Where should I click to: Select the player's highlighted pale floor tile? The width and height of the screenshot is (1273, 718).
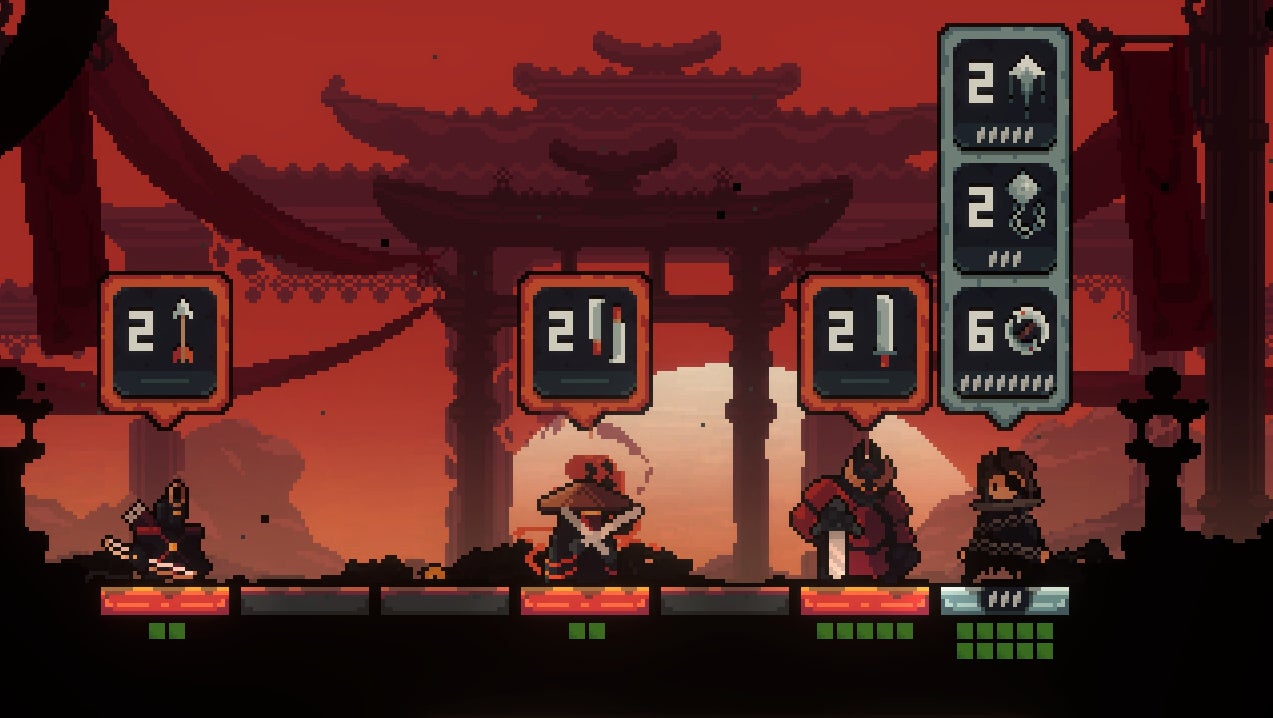click(x=1004, y=600)
